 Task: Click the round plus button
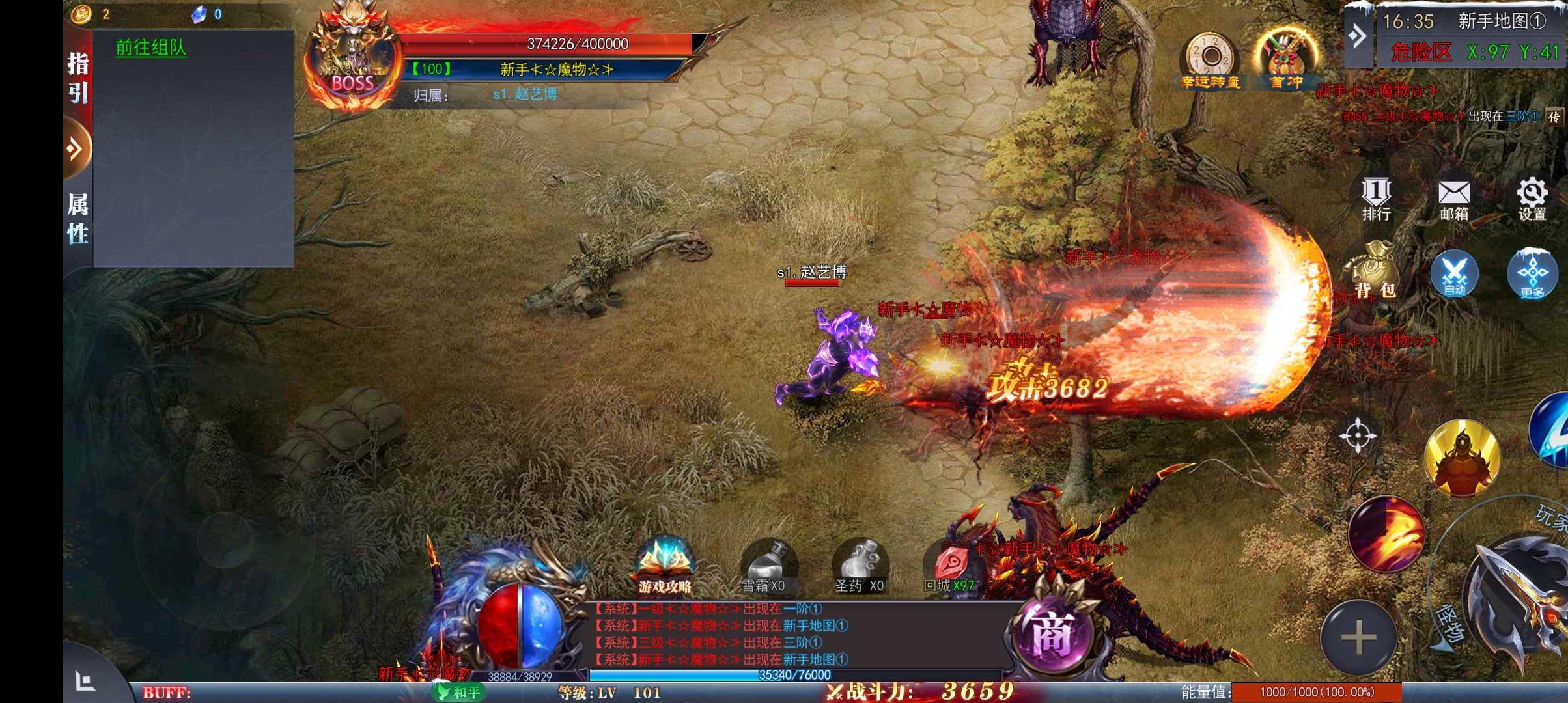pyautogui.click(x=1359, y=637)
